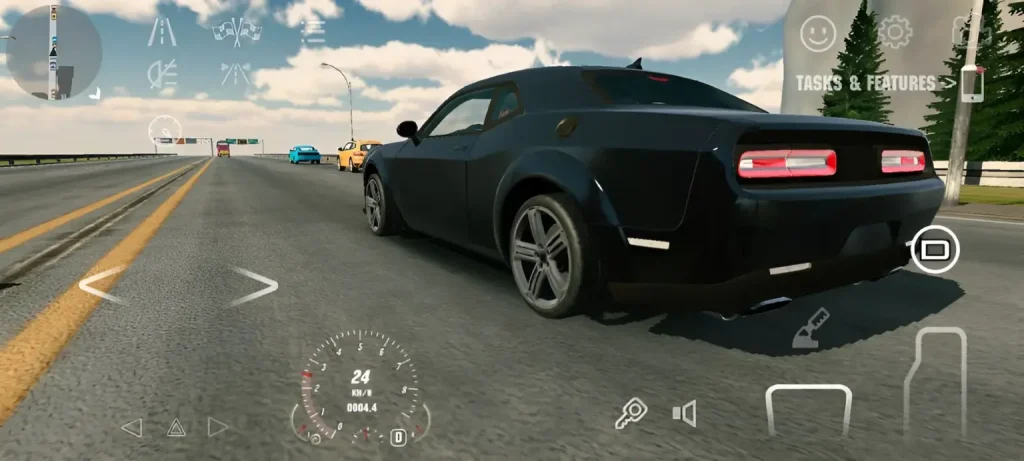Tap the road lane icon
Image resolution: width=1024 pixels, height=461 pixels.
tap(161, 32)
